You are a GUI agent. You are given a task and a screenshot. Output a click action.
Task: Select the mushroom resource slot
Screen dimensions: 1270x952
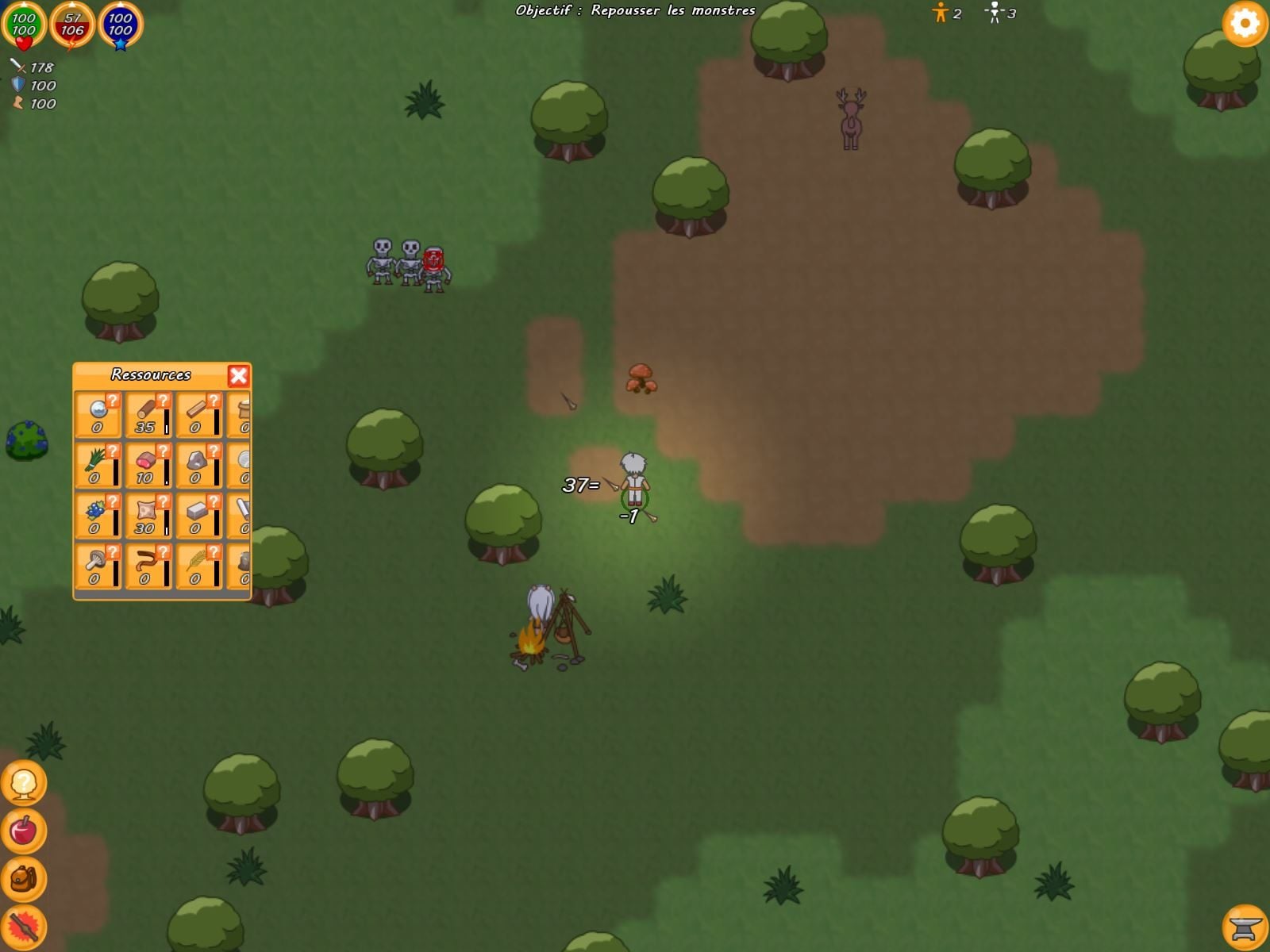(x=97, y=566)
